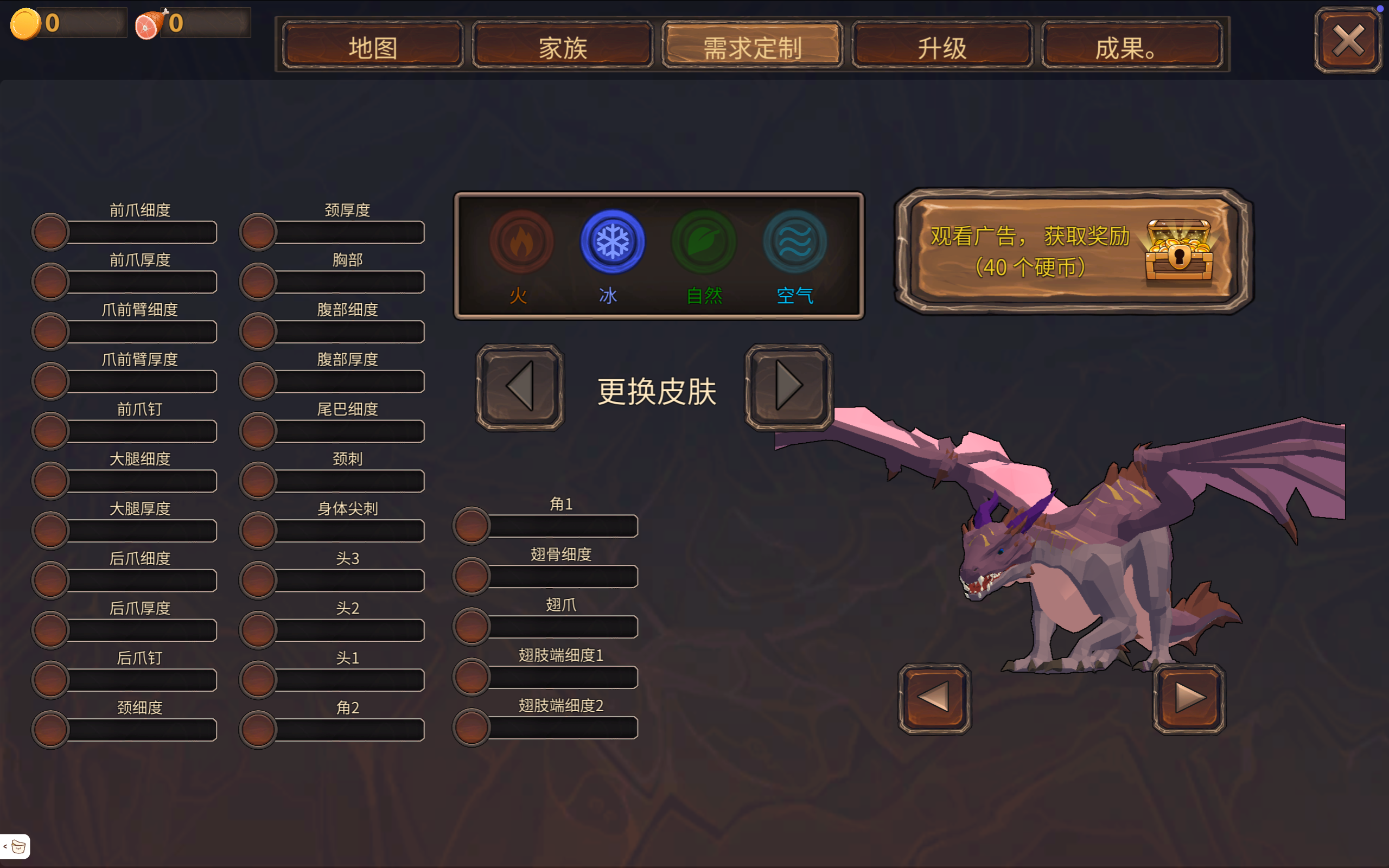1389x868 pixels.
Task: Click the next arrow below the dragon
Action: 1189,700
